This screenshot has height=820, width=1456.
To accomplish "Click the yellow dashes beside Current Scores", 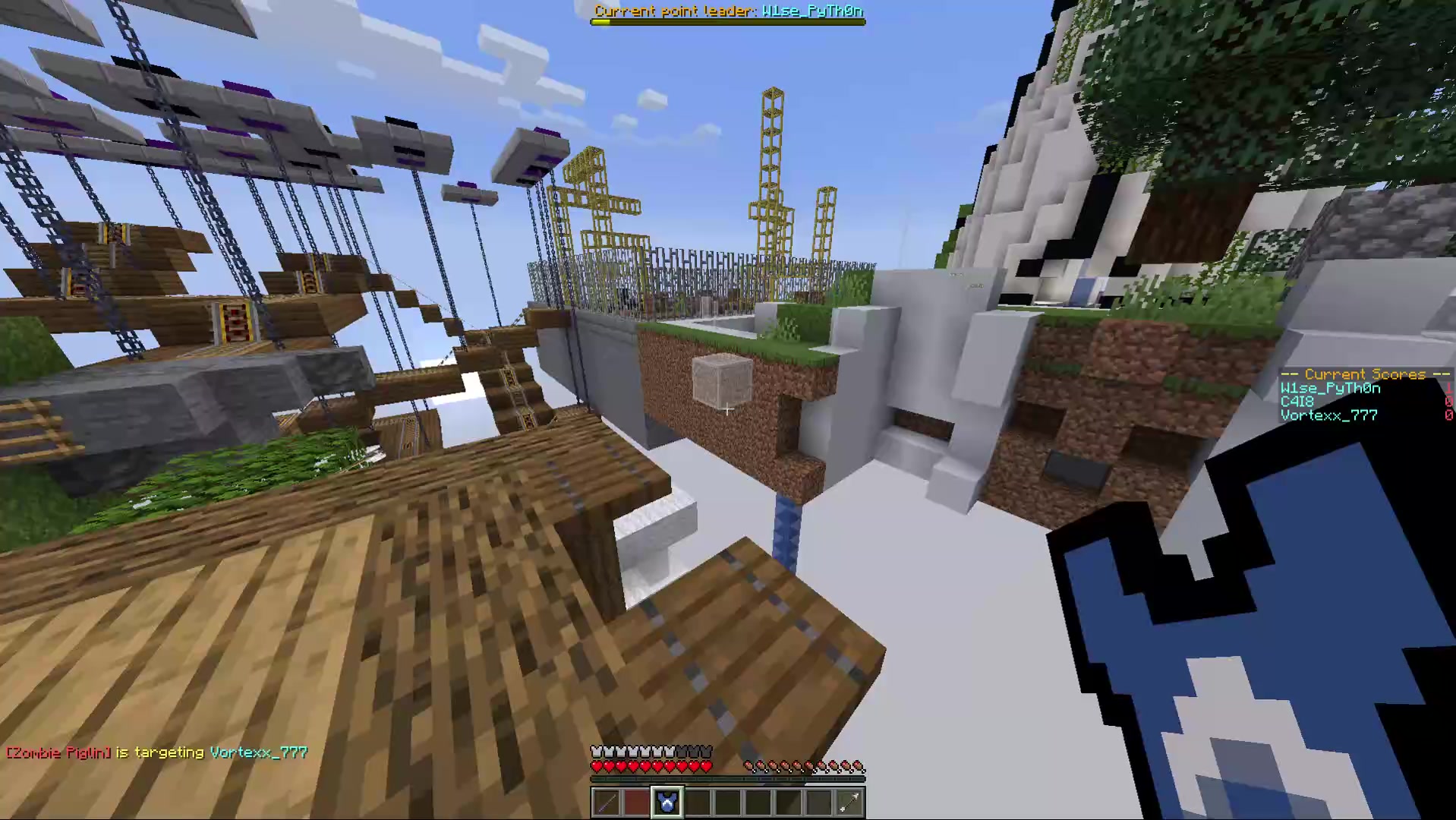I will point(1291,374).
